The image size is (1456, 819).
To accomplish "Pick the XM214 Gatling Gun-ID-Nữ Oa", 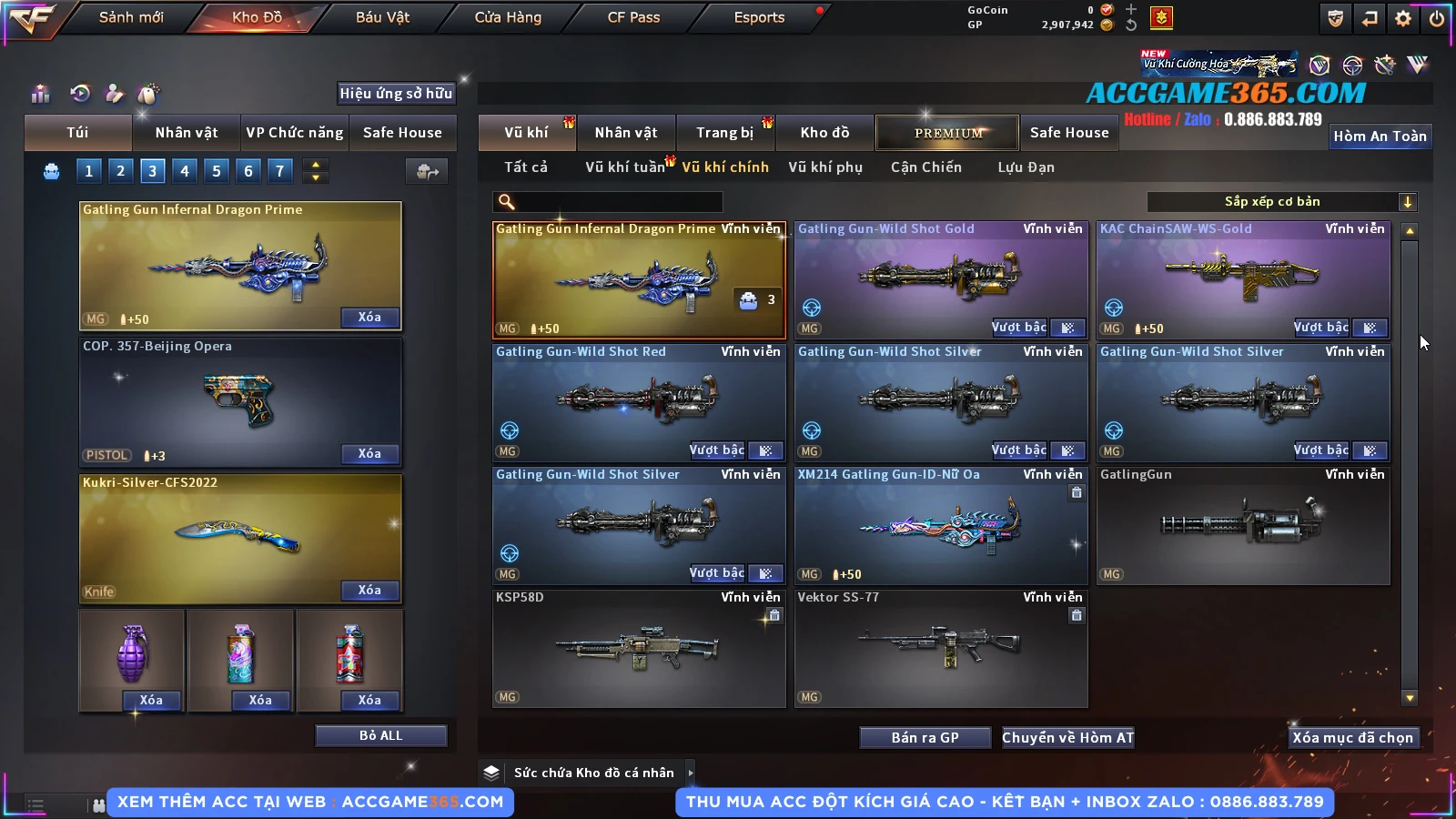I will point(941,525).
